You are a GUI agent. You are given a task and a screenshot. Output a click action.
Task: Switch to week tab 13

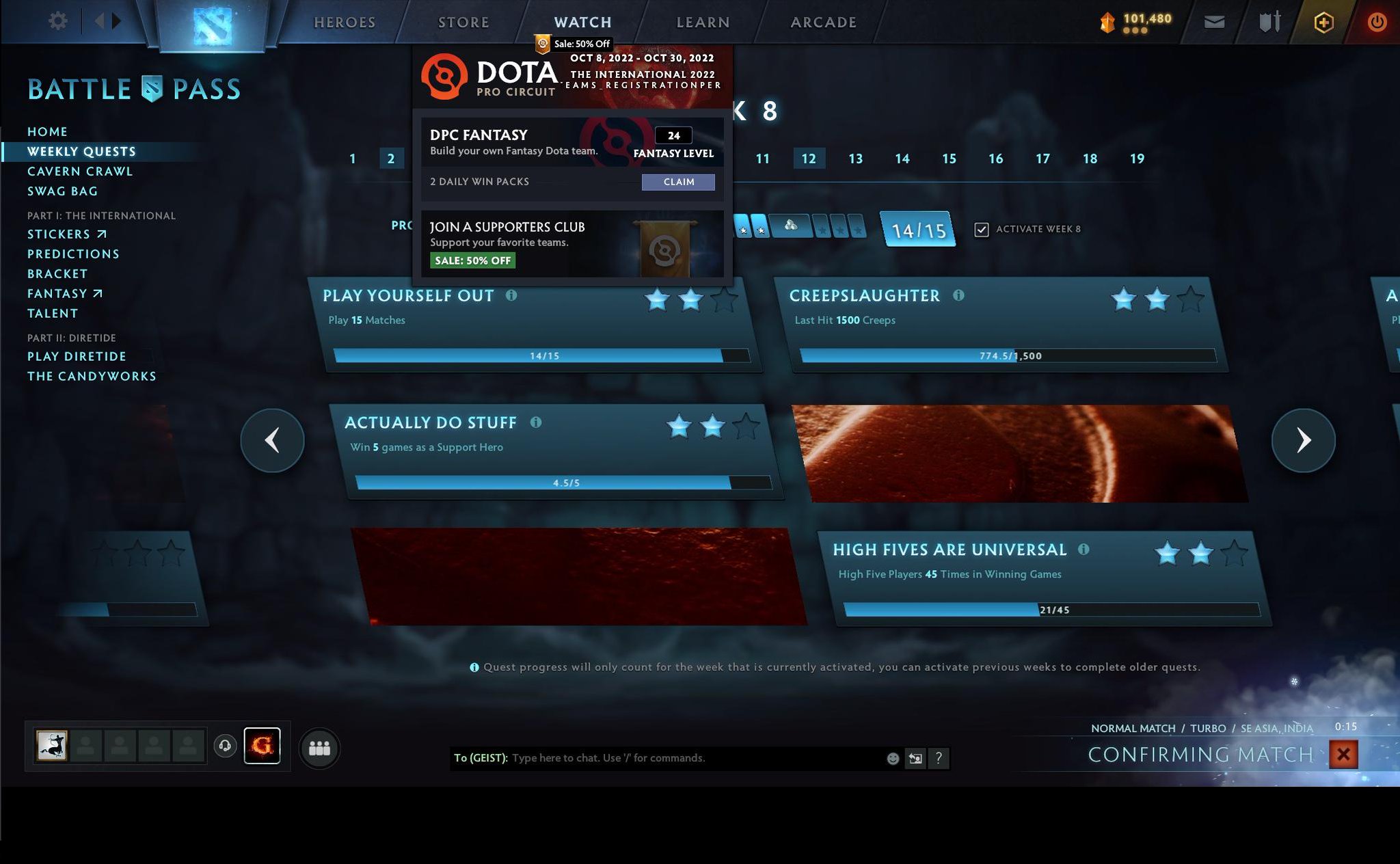(x=855, y=158)
